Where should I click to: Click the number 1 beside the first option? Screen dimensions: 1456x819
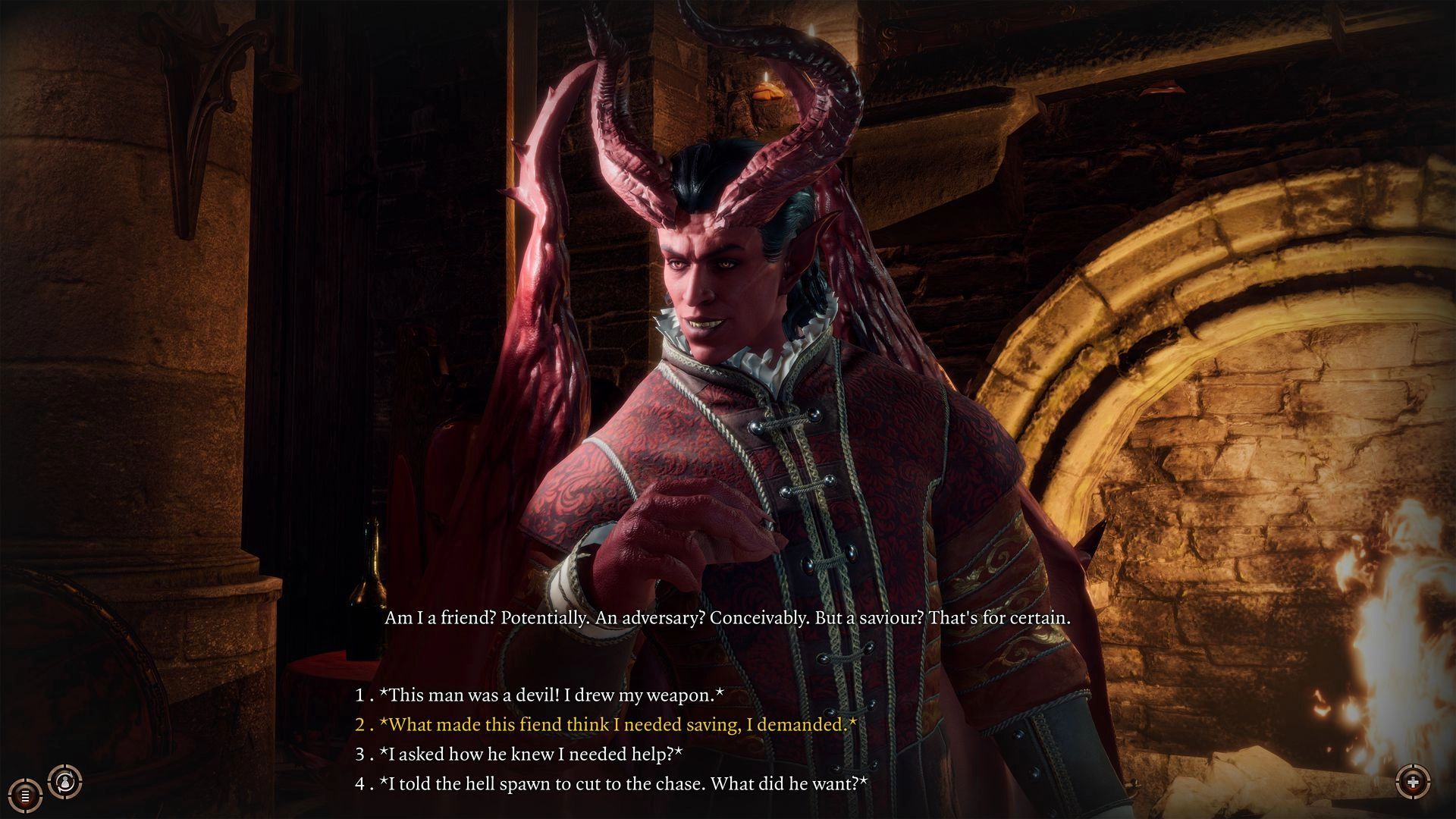(359, 695)
